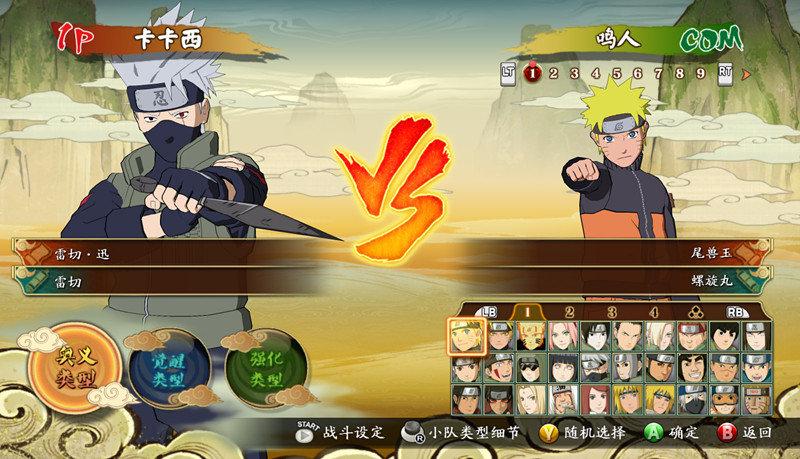Image resolution: width=800 pixels, height=459 pixels.
Task: Open the three-circle symbol roster tab
Action: pyautogui.click(x=695, y=312)
